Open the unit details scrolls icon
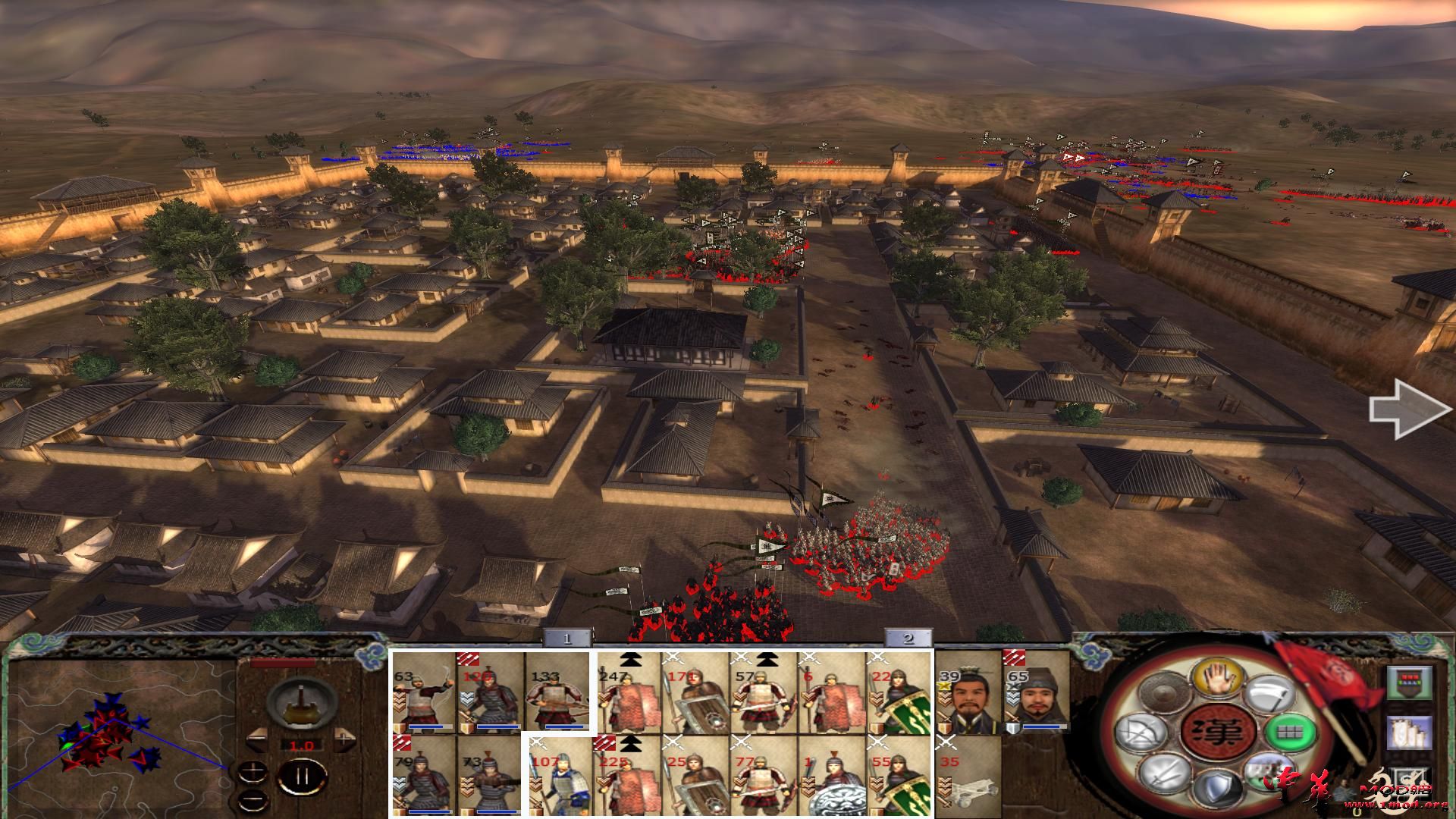The image size is (1456, 819). coord(1410,733)
